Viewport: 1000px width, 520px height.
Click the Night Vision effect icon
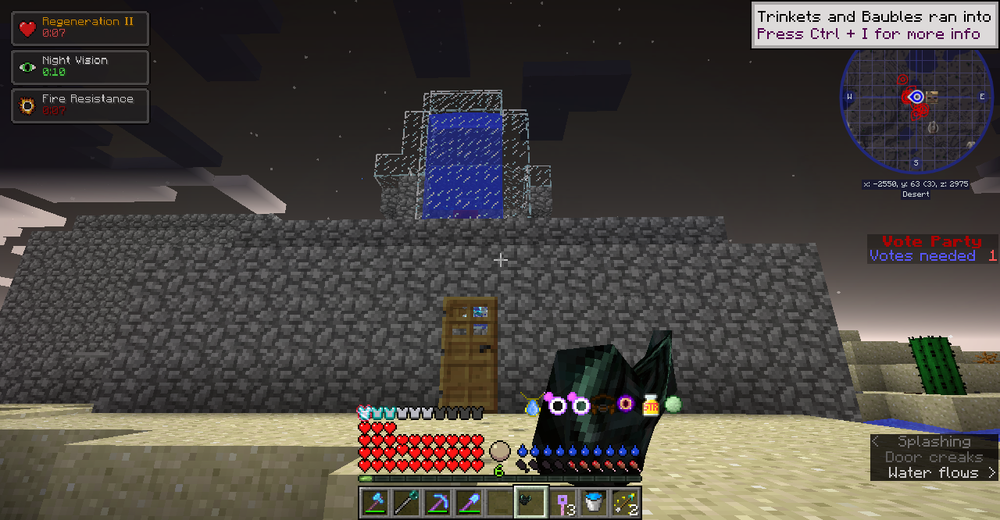[x=26, y=67]
